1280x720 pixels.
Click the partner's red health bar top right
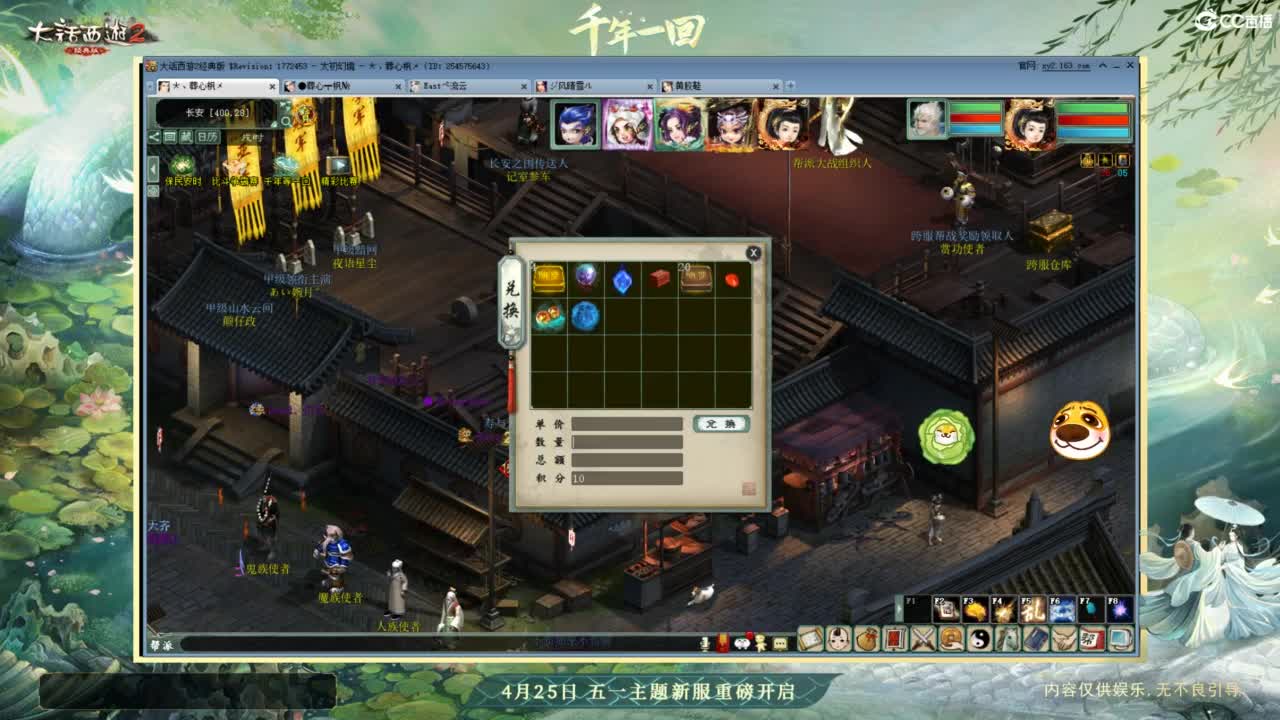1091,118
